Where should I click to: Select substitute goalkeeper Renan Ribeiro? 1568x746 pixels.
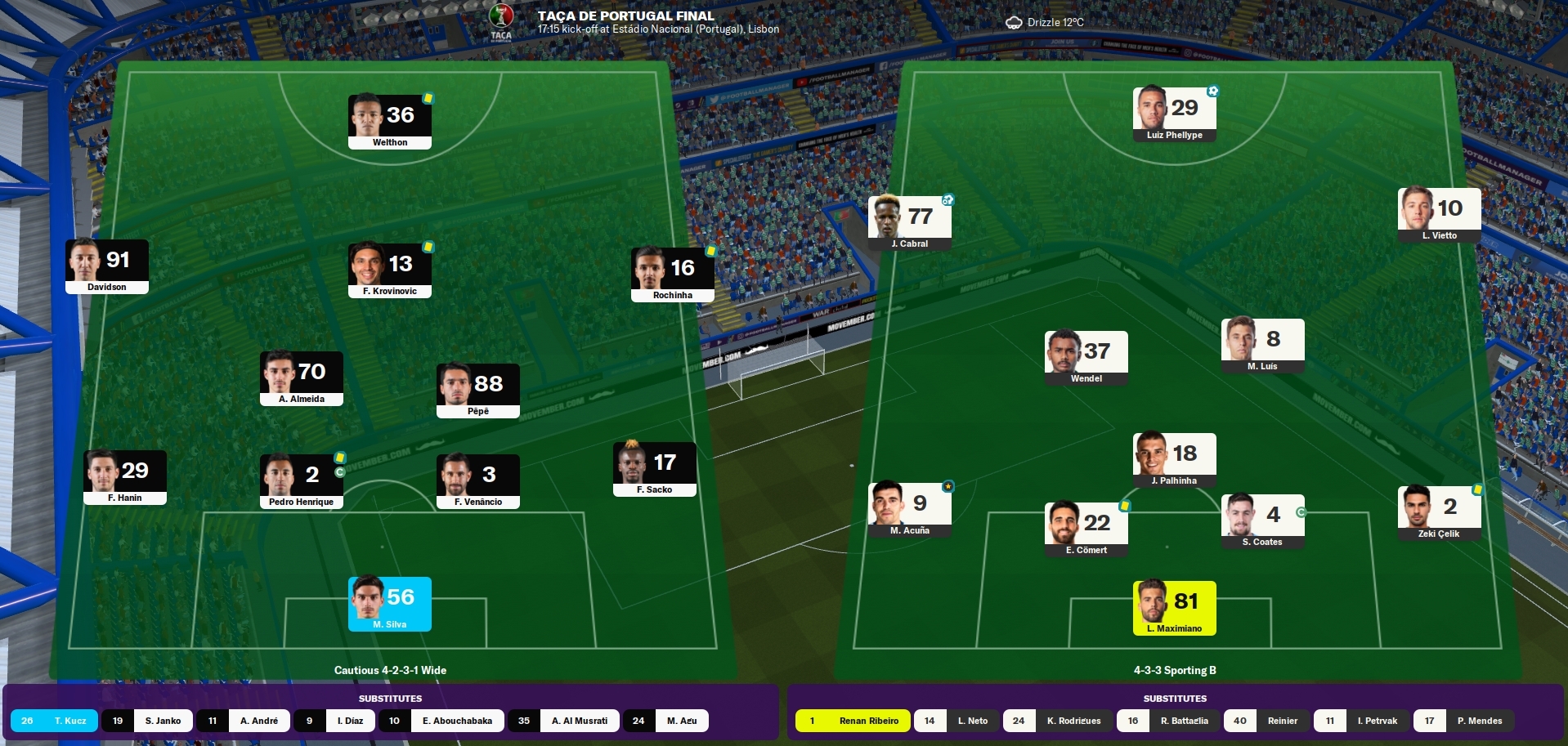click(853, 721)
